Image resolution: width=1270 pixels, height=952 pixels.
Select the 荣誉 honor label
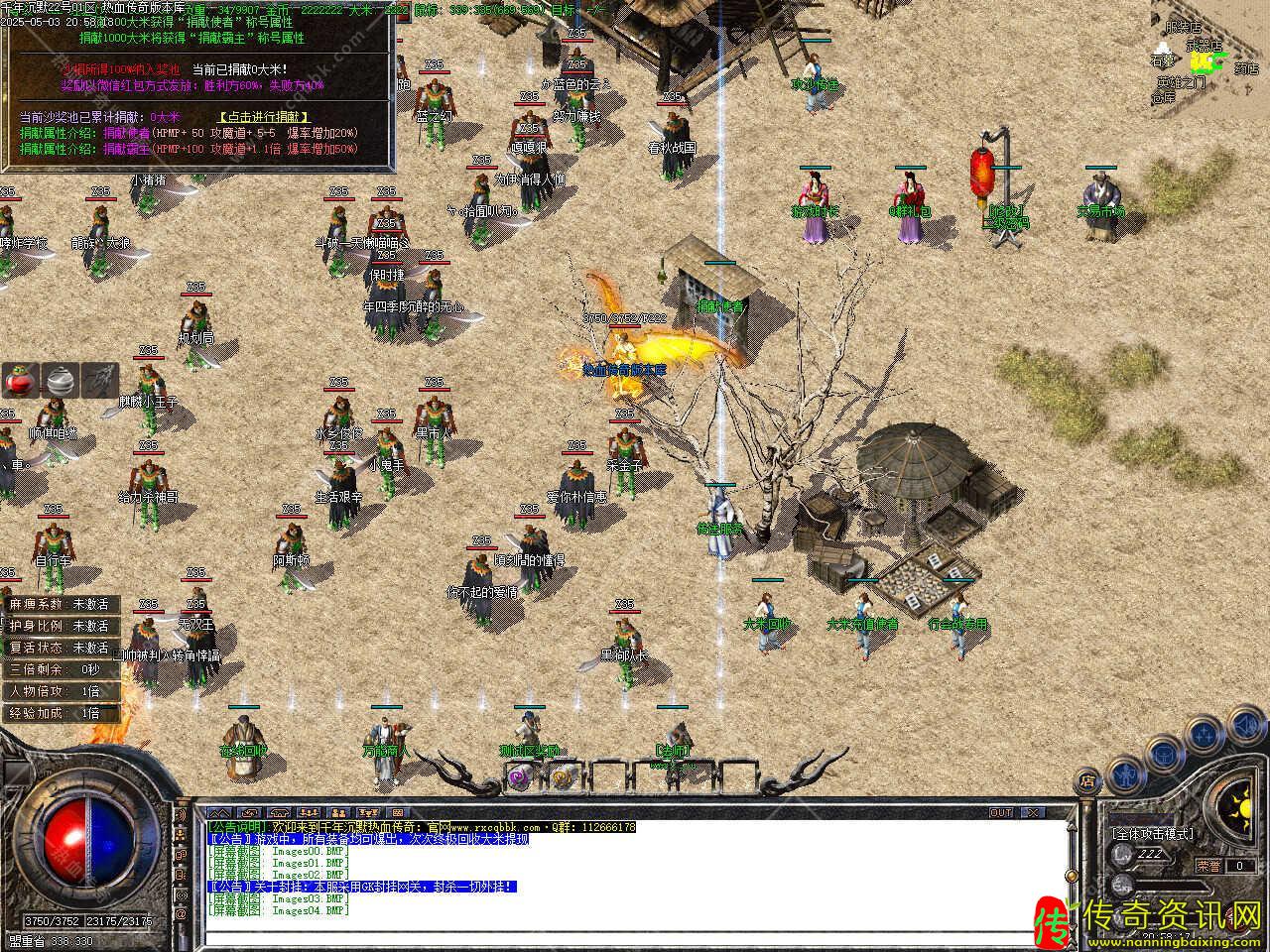(x=1208, y=866)
